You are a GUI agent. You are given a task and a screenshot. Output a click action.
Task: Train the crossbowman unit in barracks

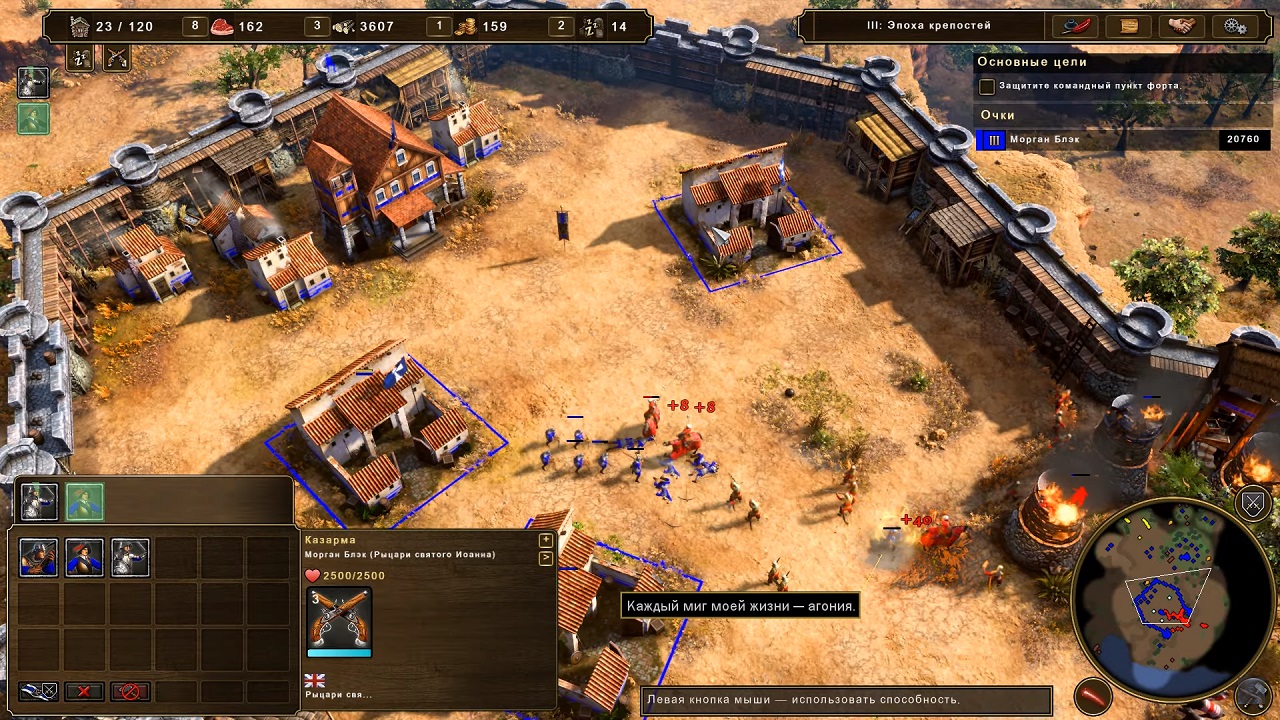tap(39, 558)
